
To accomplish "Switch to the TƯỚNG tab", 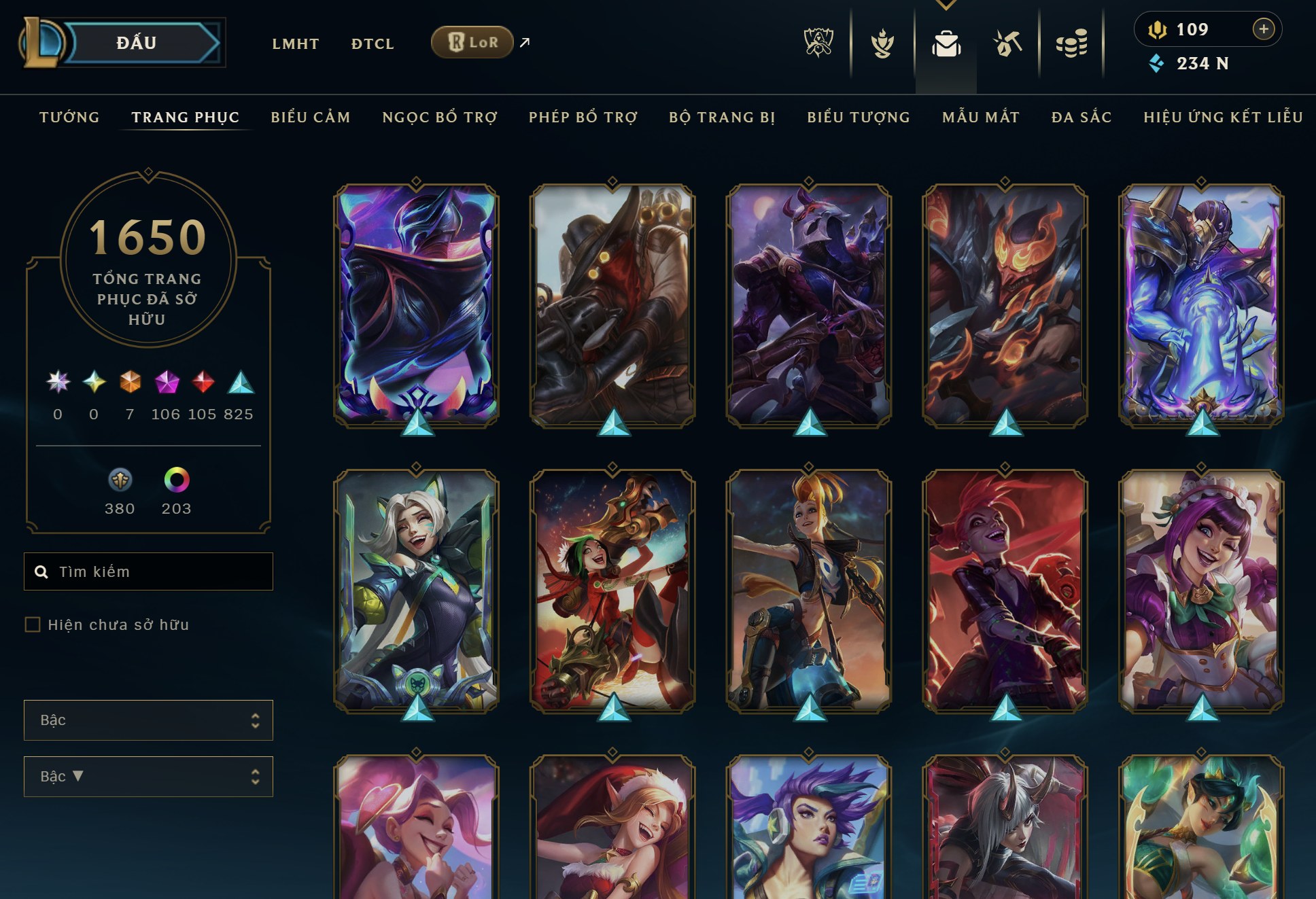I will (69, 117).
